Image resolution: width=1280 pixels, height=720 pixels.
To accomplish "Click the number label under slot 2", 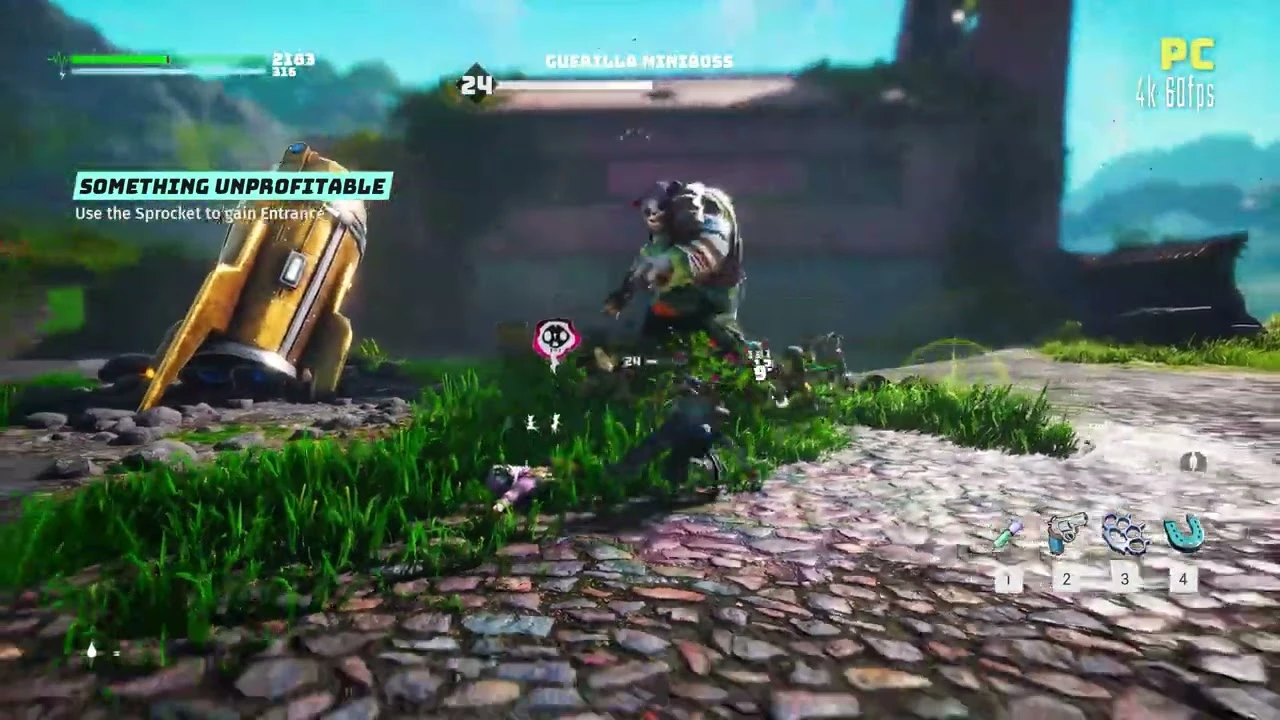I will click(x=1066, y=579).
